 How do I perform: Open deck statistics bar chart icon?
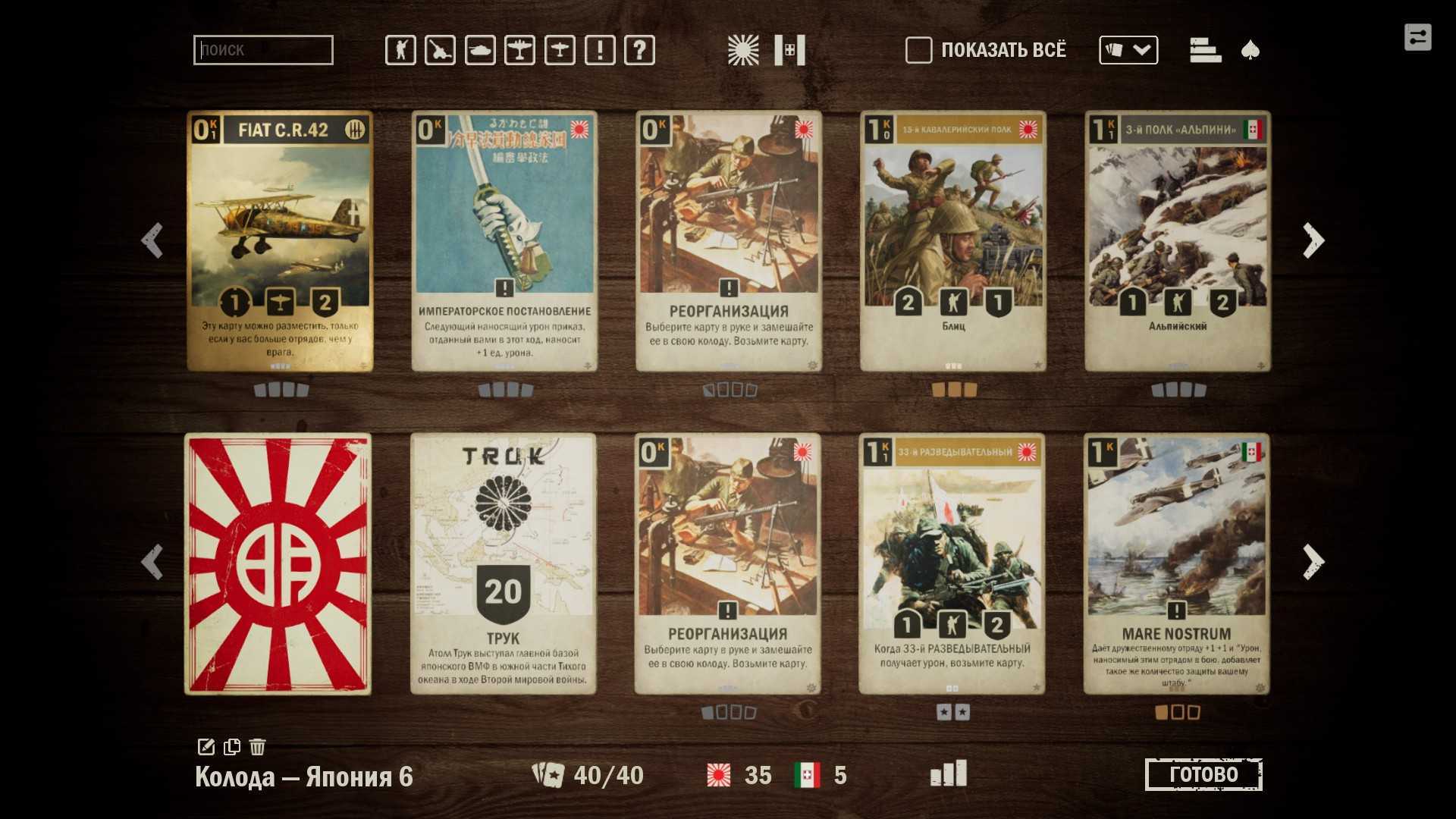(949, 773)
